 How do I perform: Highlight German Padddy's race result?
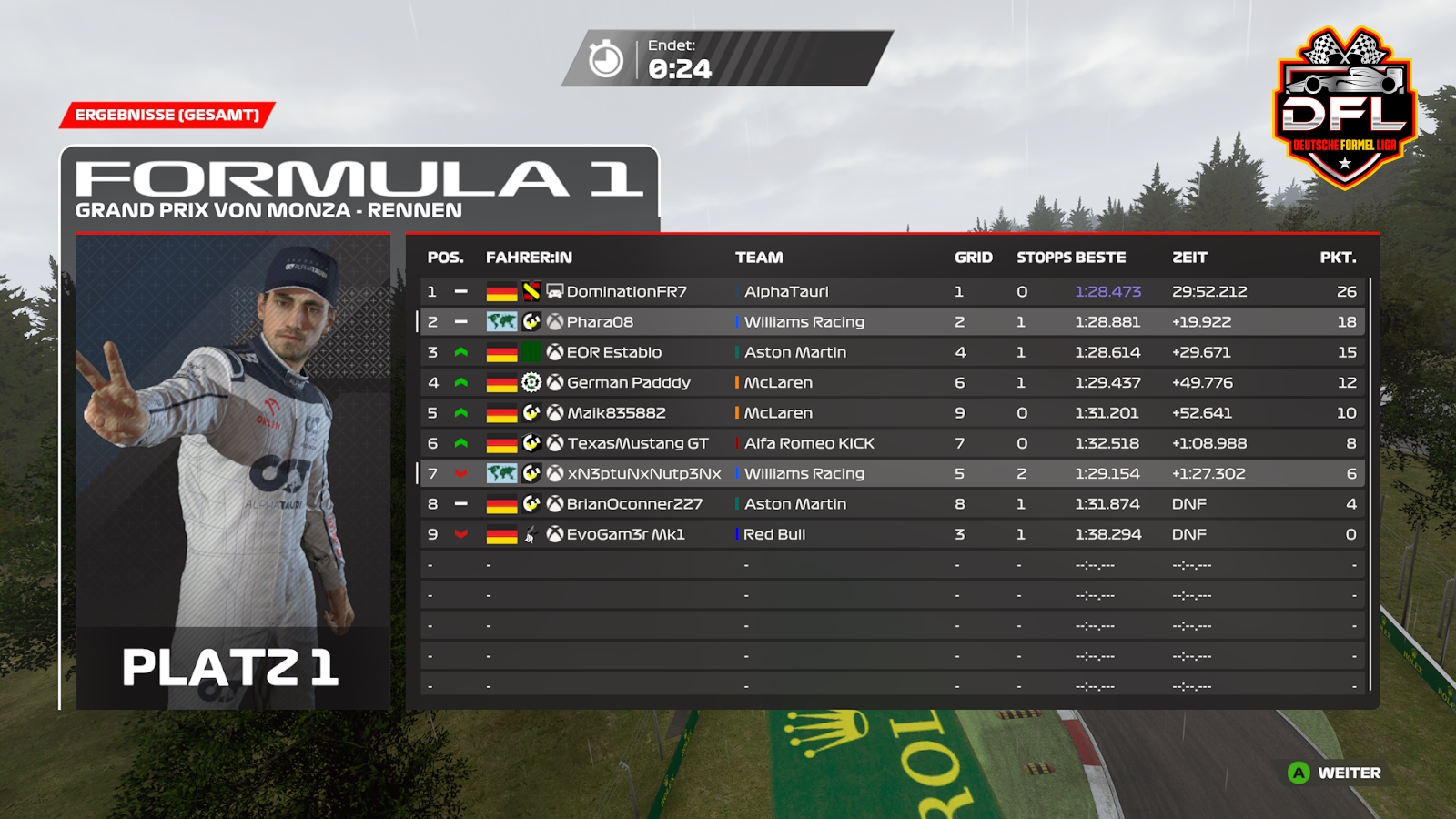[x=628, y=383]
